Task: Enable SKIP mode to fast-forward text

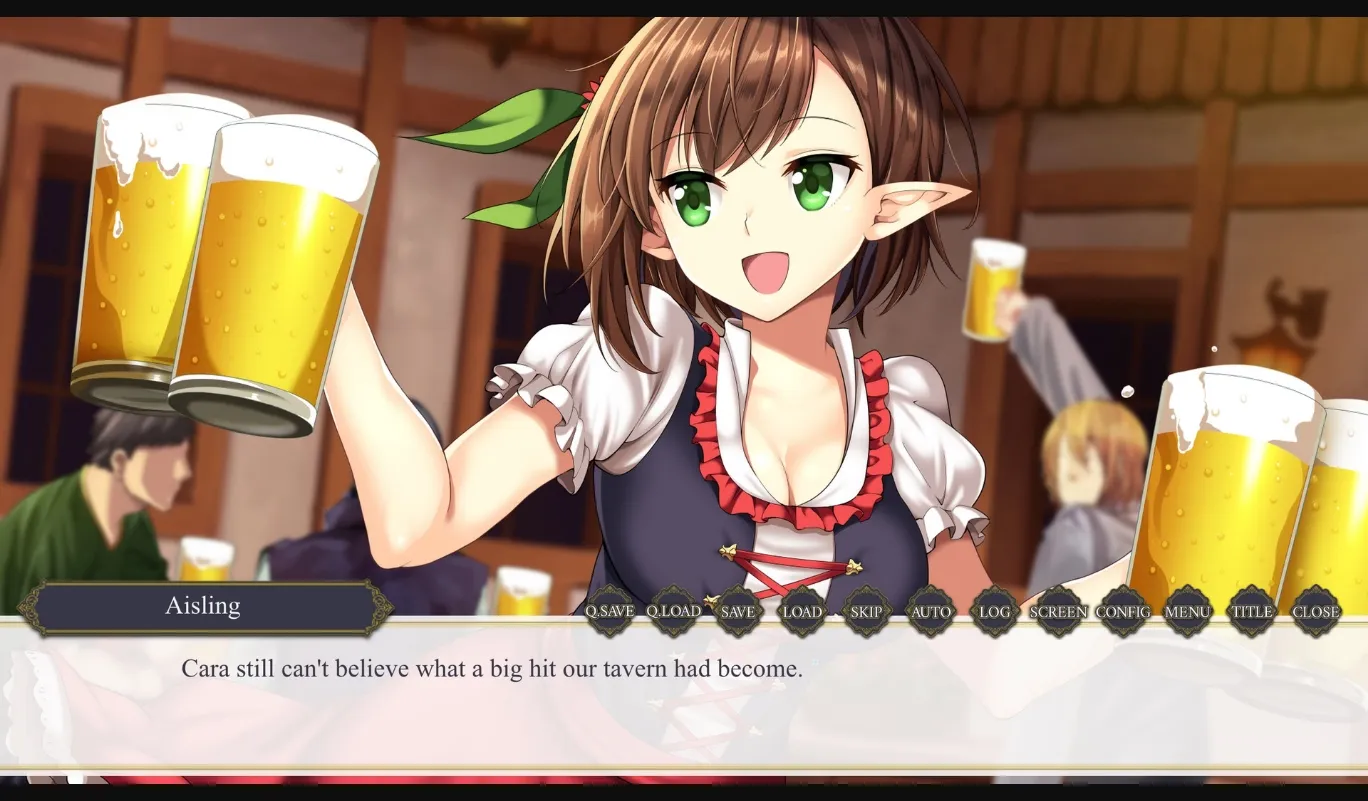Action: 866,610
